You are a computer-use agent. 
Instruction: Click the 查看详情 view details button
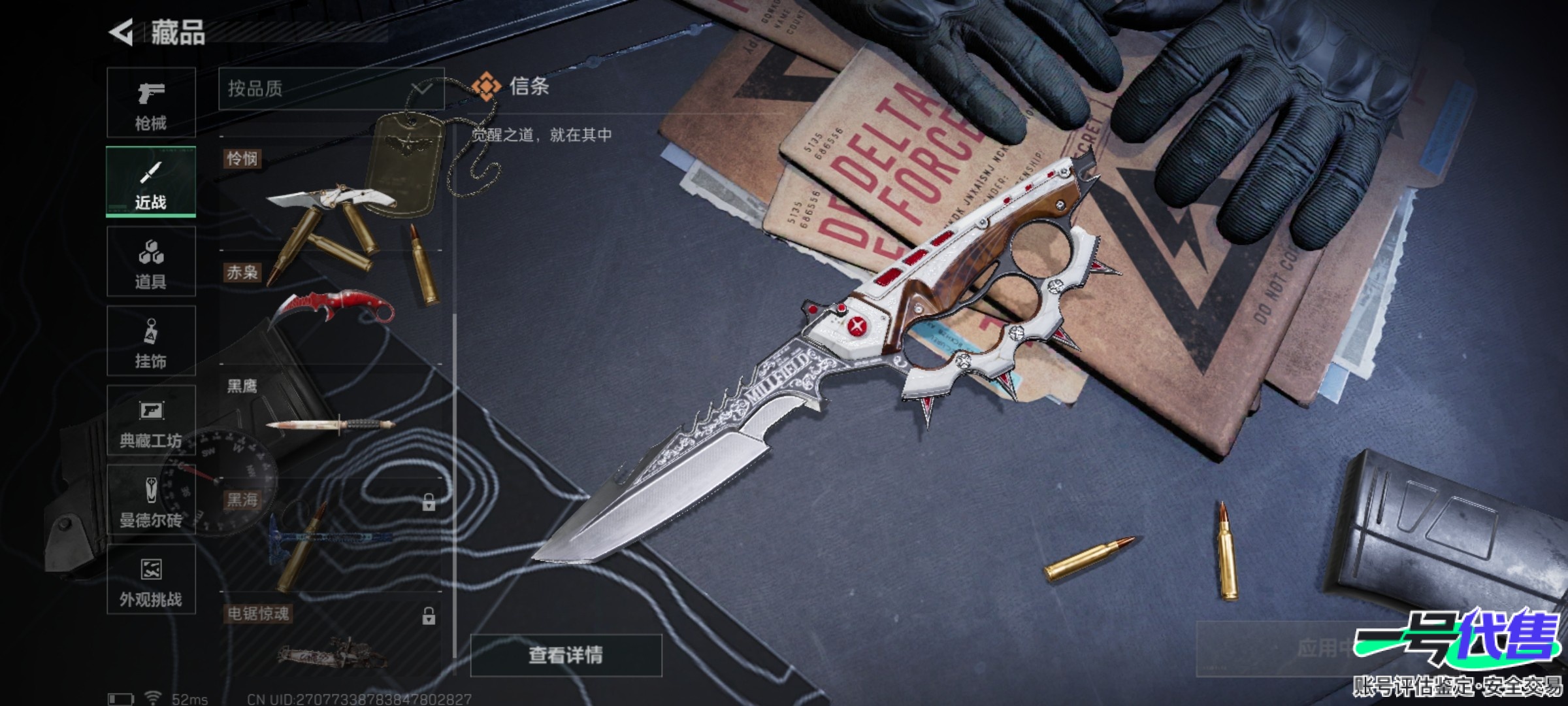(x=566, y=654)
